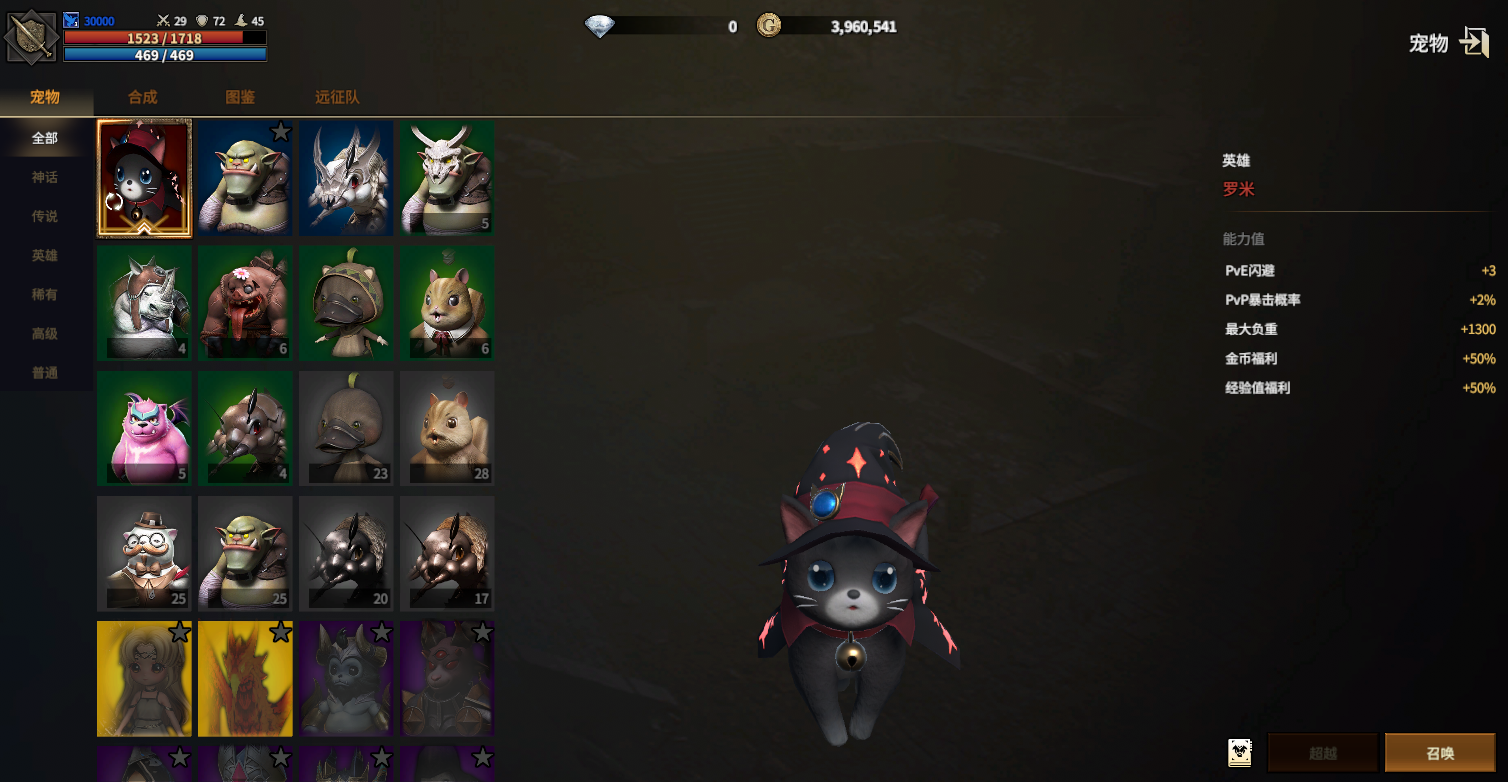
Task: Select the black witch-hat cat pet card
Action: [x=144, y=179]
